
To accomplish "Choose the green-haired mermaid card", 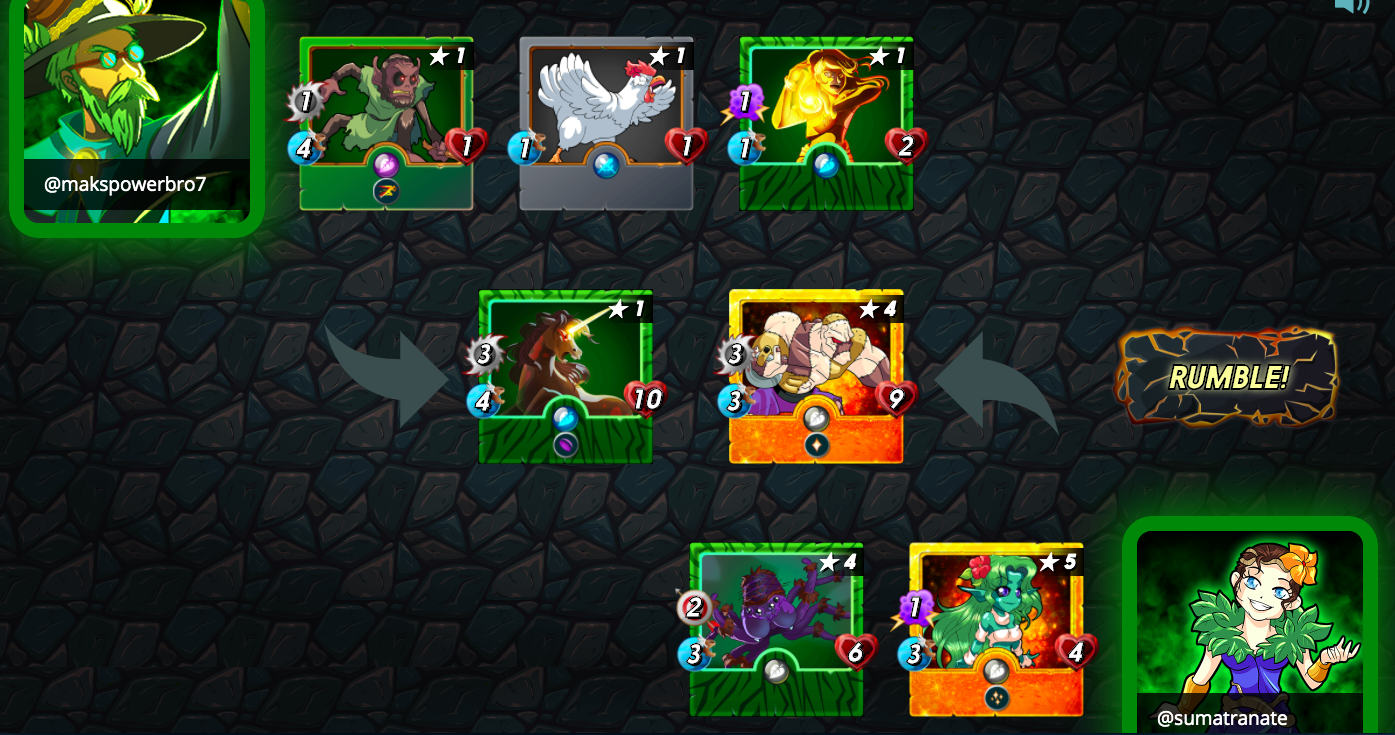I will click(996, 629).
